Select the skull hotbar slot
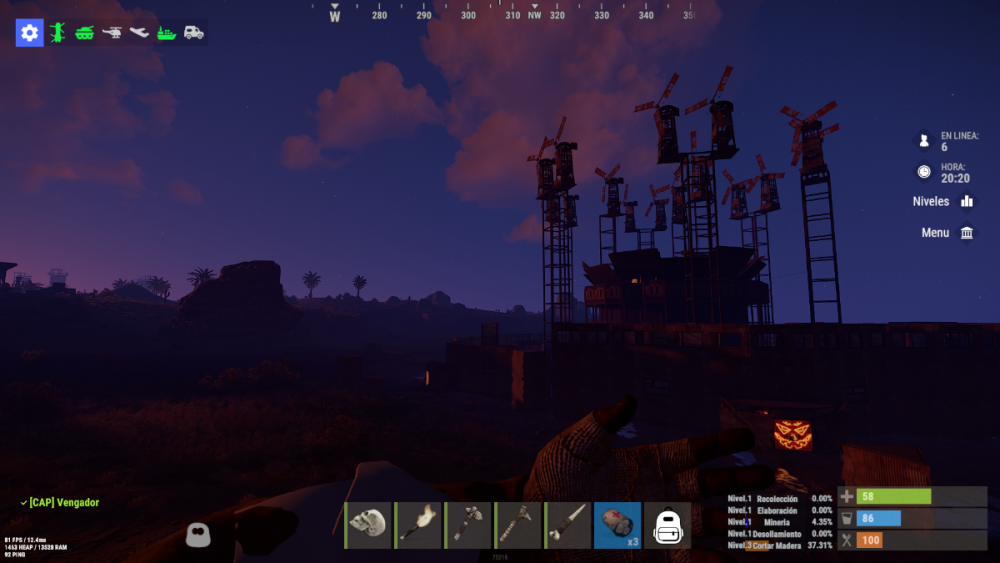 coord(368,525)
